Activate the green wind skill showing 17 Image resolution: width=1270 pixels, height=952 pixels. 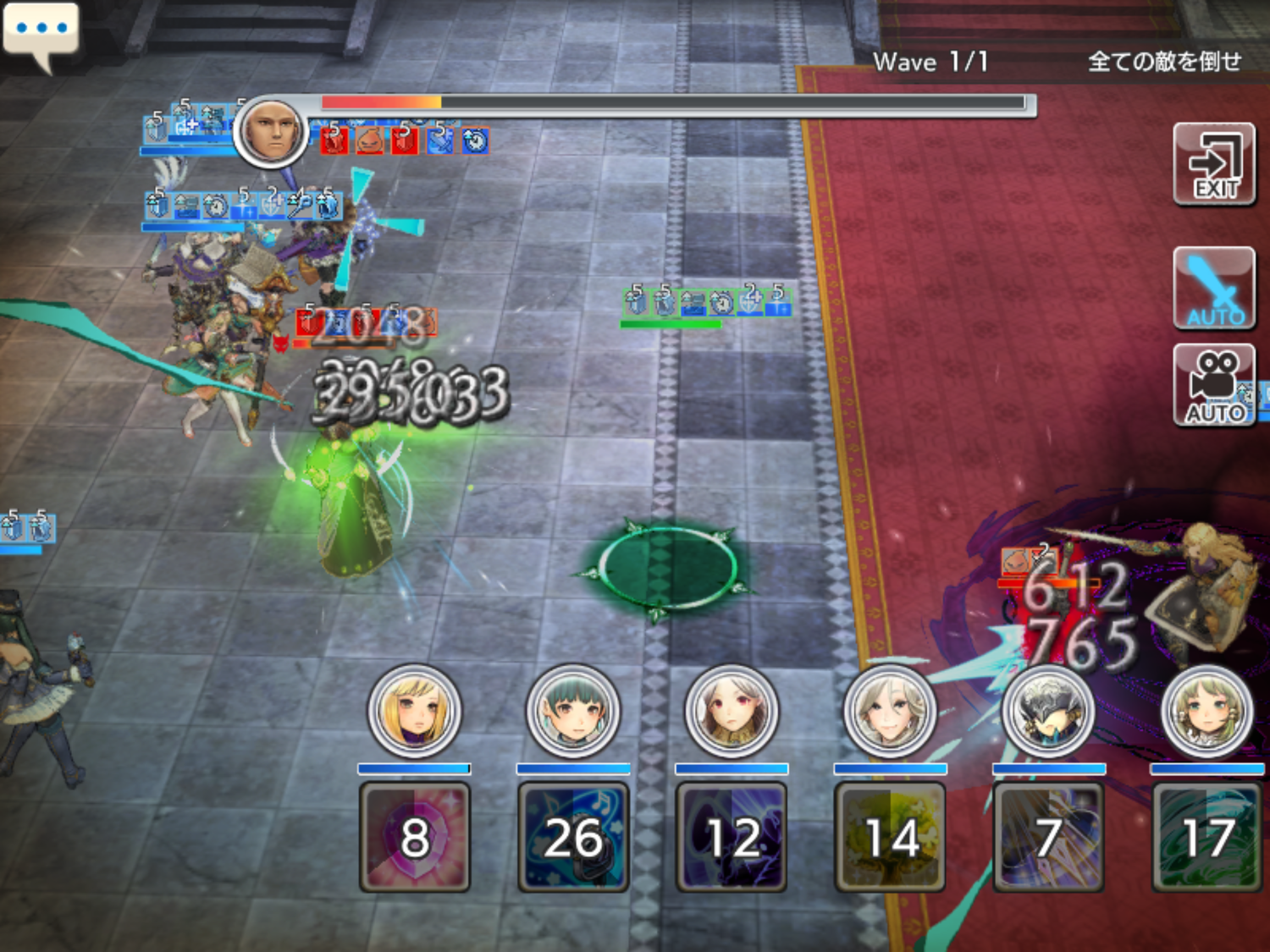point(1206,837)
